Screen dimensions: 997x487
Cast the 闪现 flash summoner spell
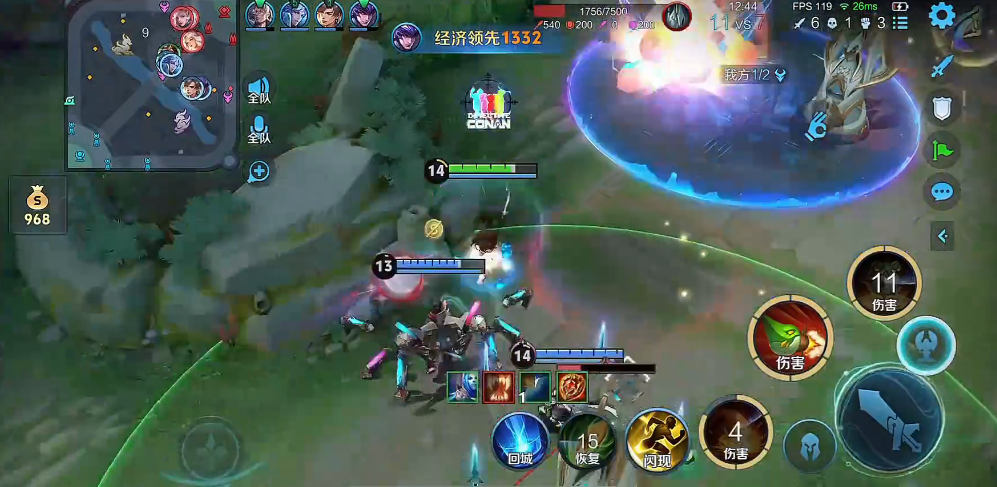[x=654, y=440]
